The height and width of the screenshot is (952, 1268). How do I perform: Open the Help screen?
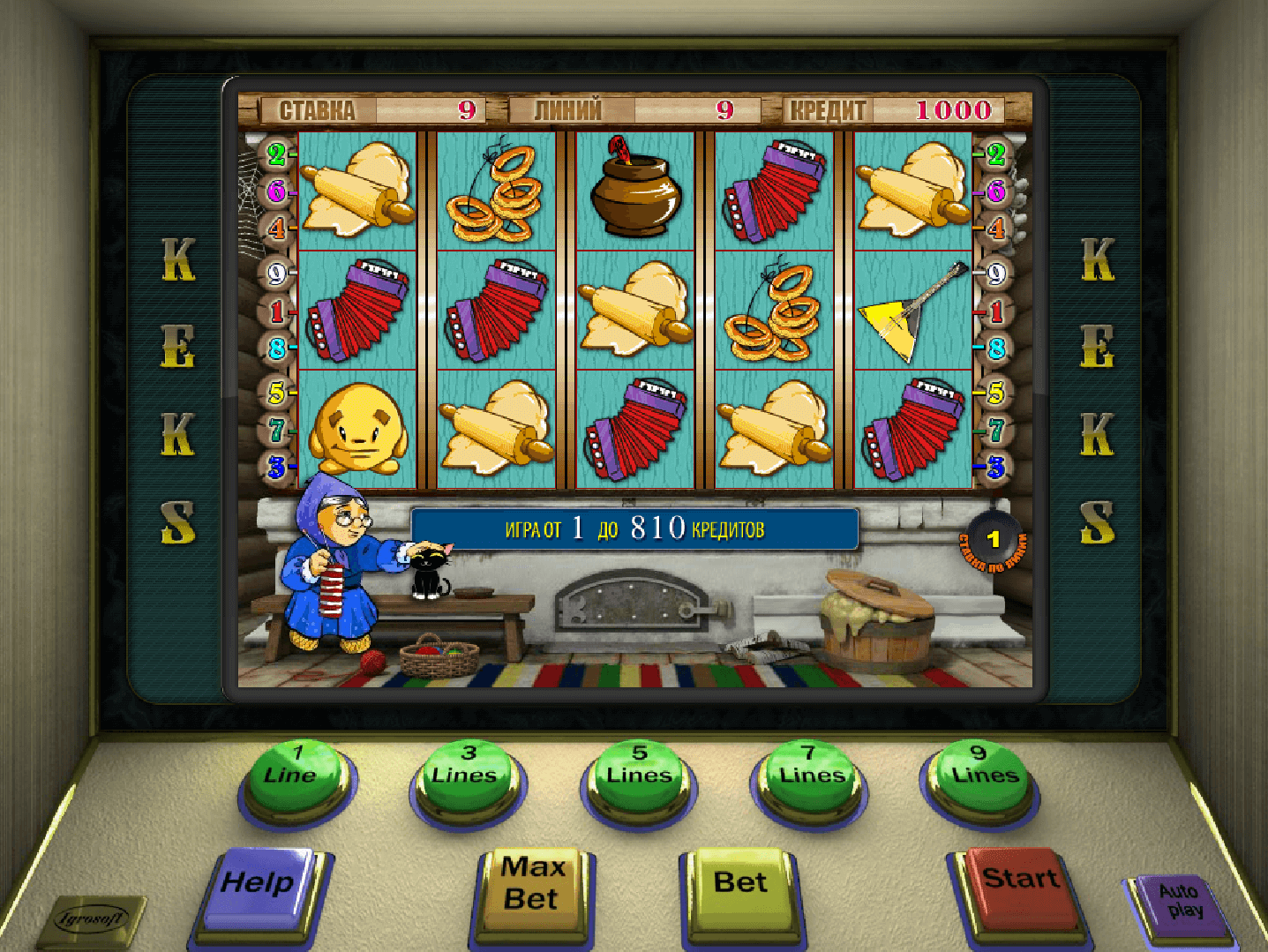[259, 886]
